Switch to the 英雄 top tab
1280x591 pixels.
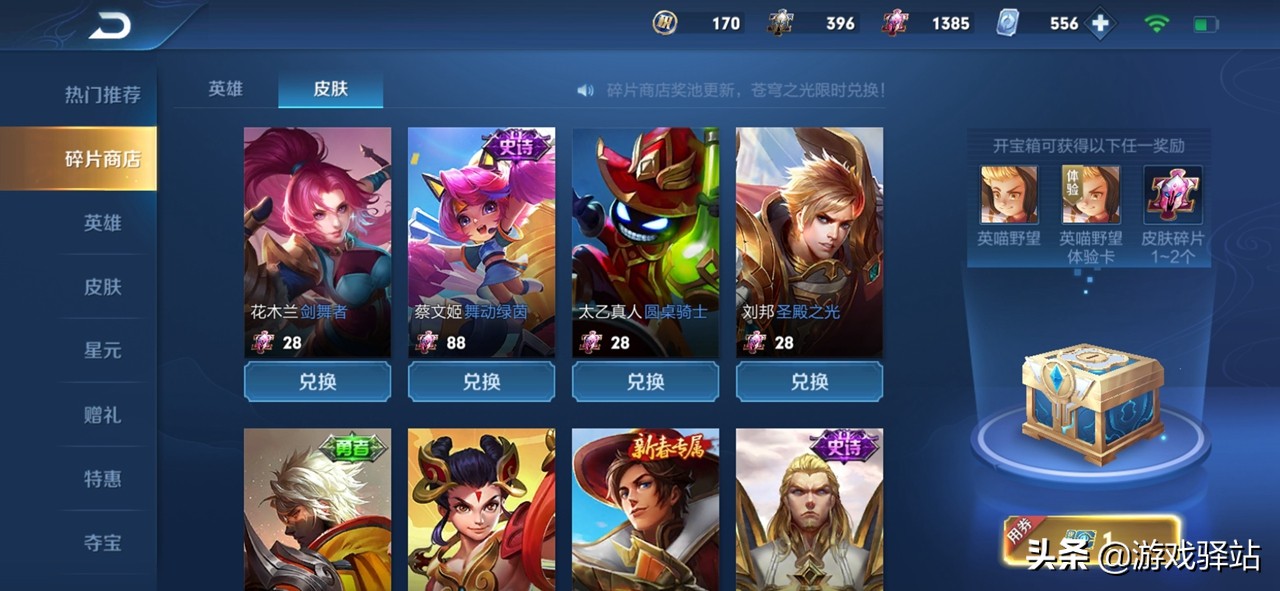225,88
